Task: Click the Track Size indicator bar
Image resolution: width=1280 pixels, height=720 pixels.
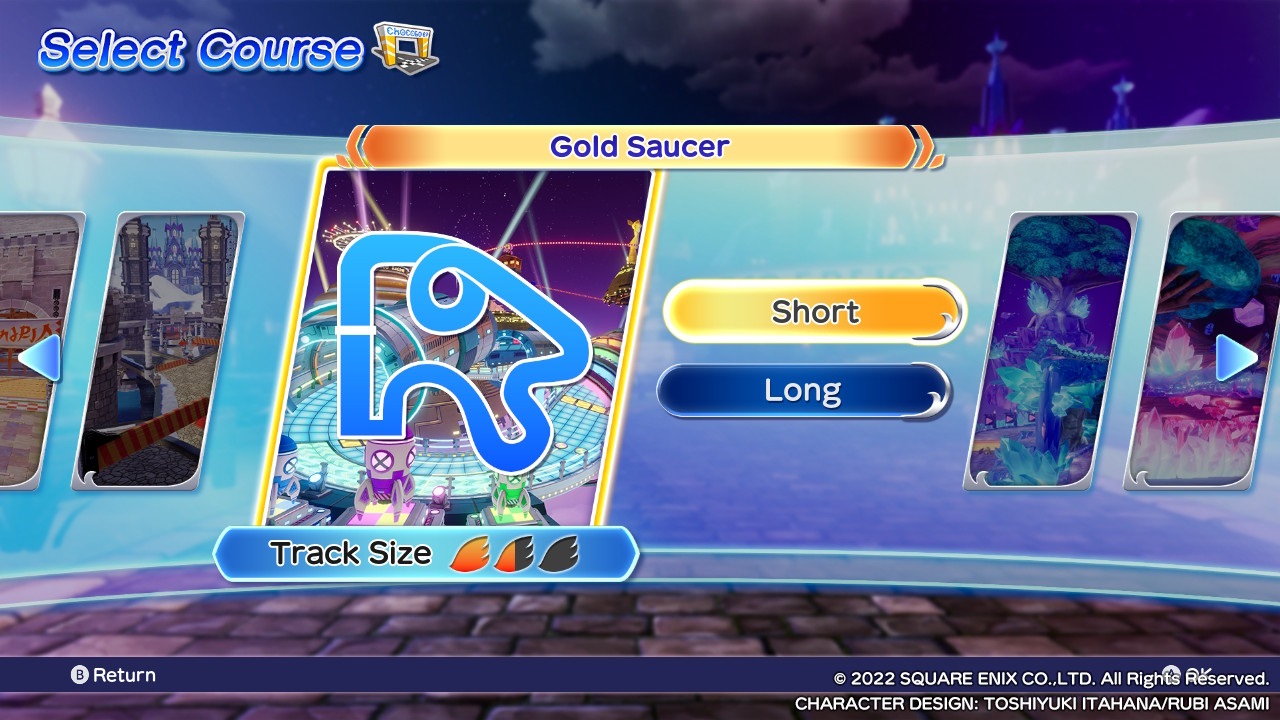Action: (x=430, y=552)
